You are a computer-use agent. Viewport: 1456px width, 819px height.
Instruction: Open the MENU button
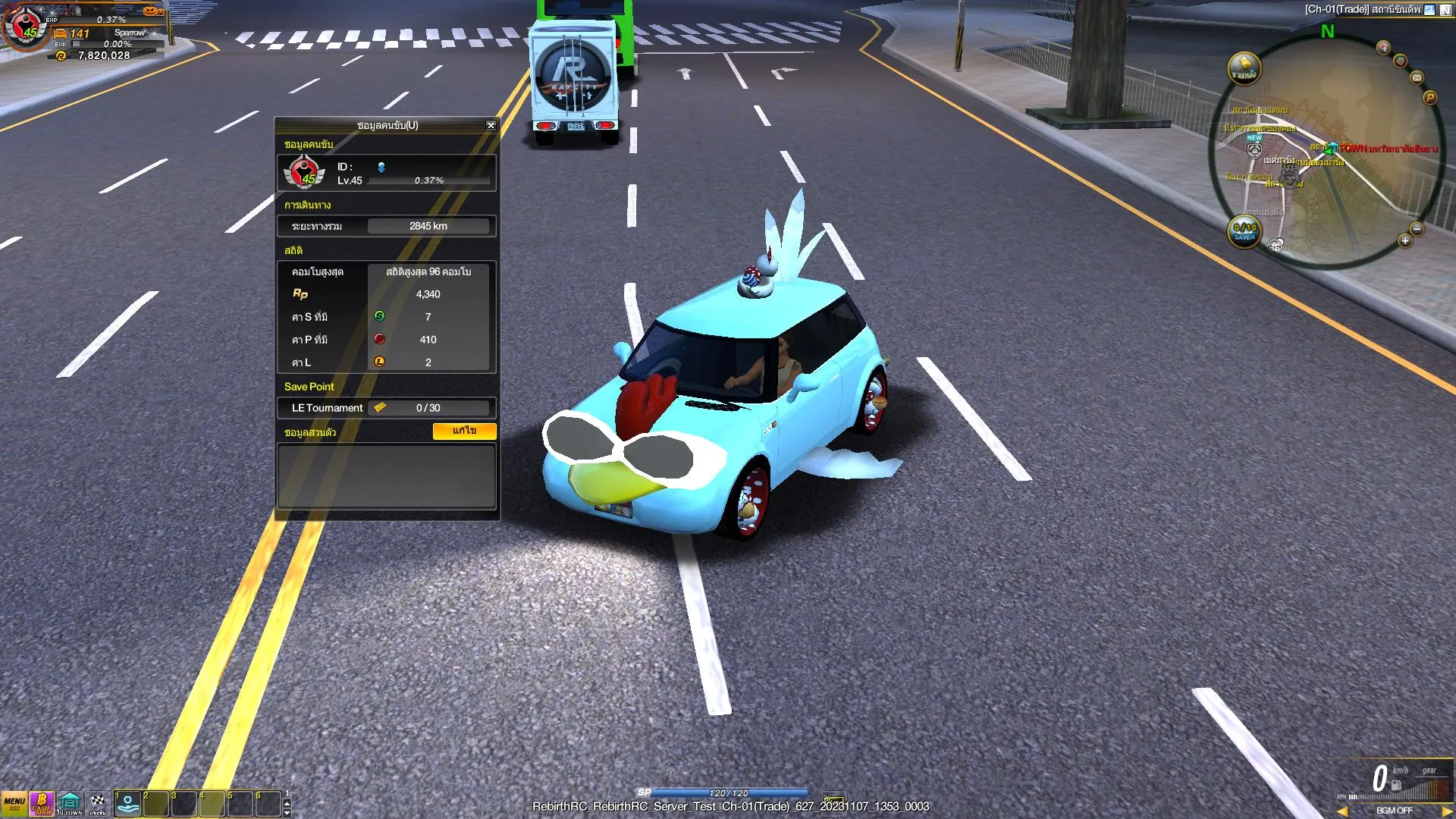coord(14,804)
